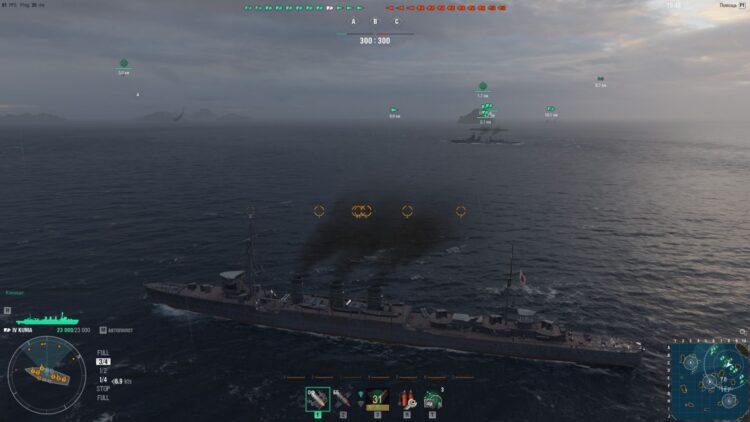
Task: Set engine telegraph to STOP
Action: pos(103,389)
